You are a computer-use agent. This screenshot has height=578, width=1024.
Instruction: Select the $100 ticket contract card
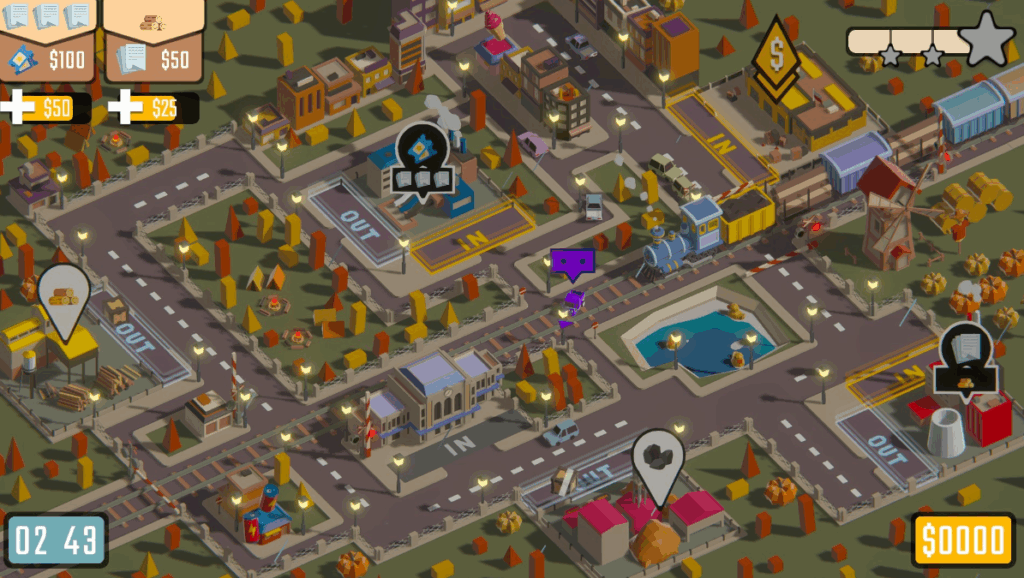[47, 40]
